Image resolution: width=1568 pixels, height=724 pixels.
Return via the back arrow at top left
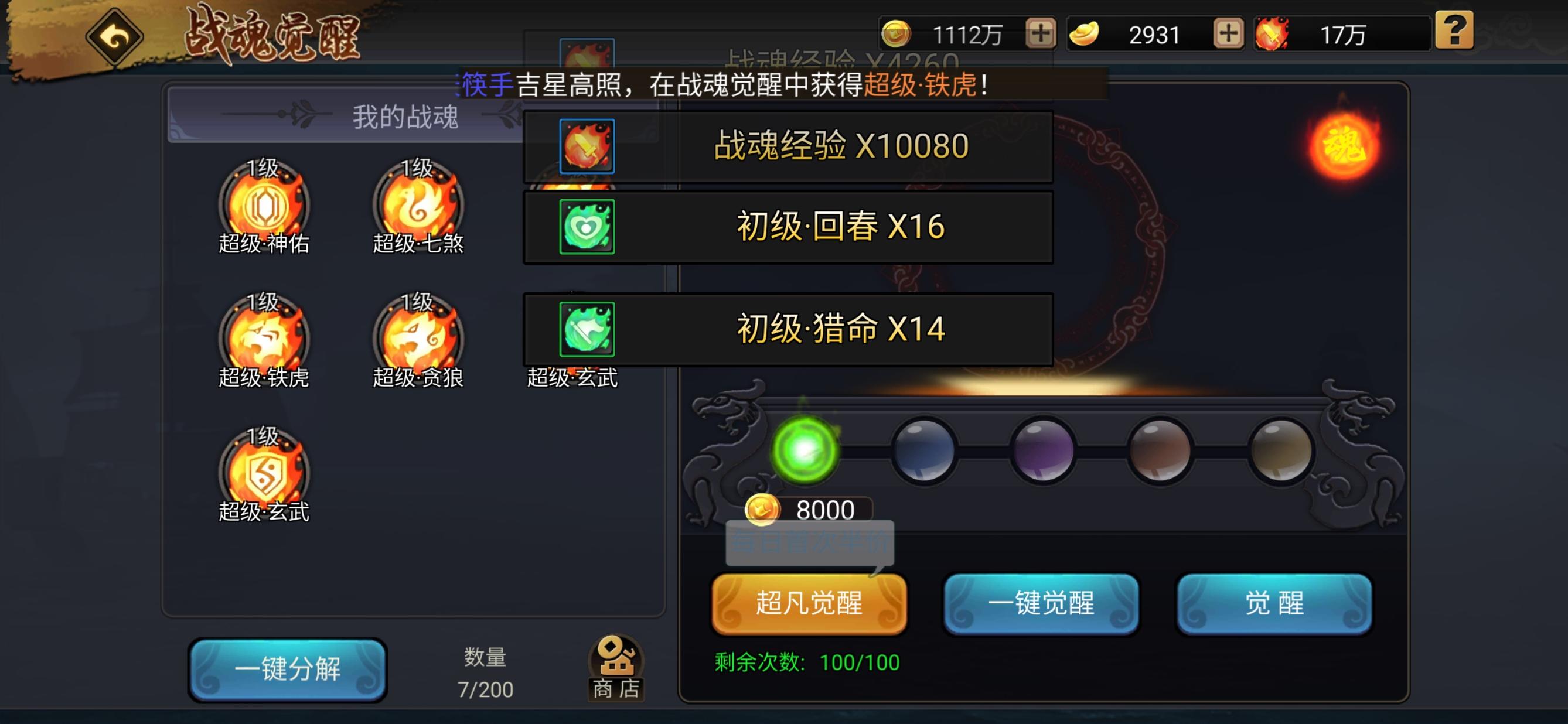point(115,37)
